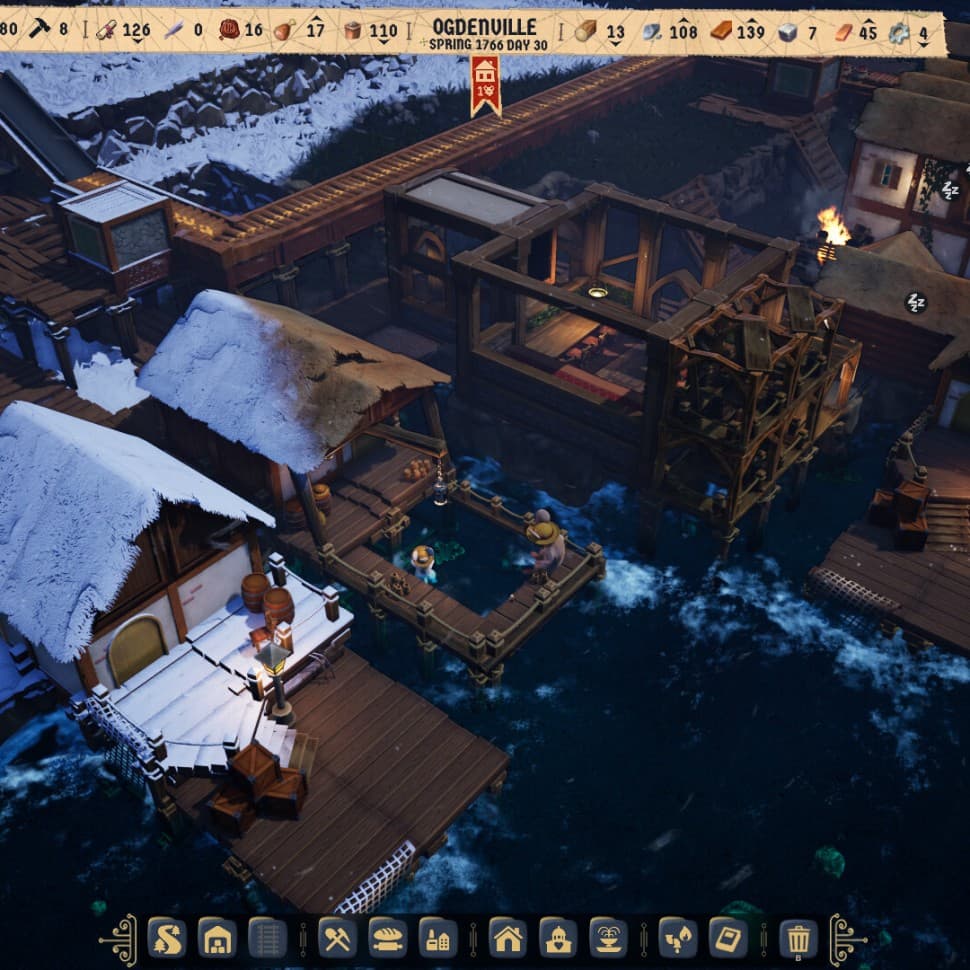Image resolution: width=970 pixels, height=970 pixels.
Task: Choose the bread food production category
Action: click(387, 938)
